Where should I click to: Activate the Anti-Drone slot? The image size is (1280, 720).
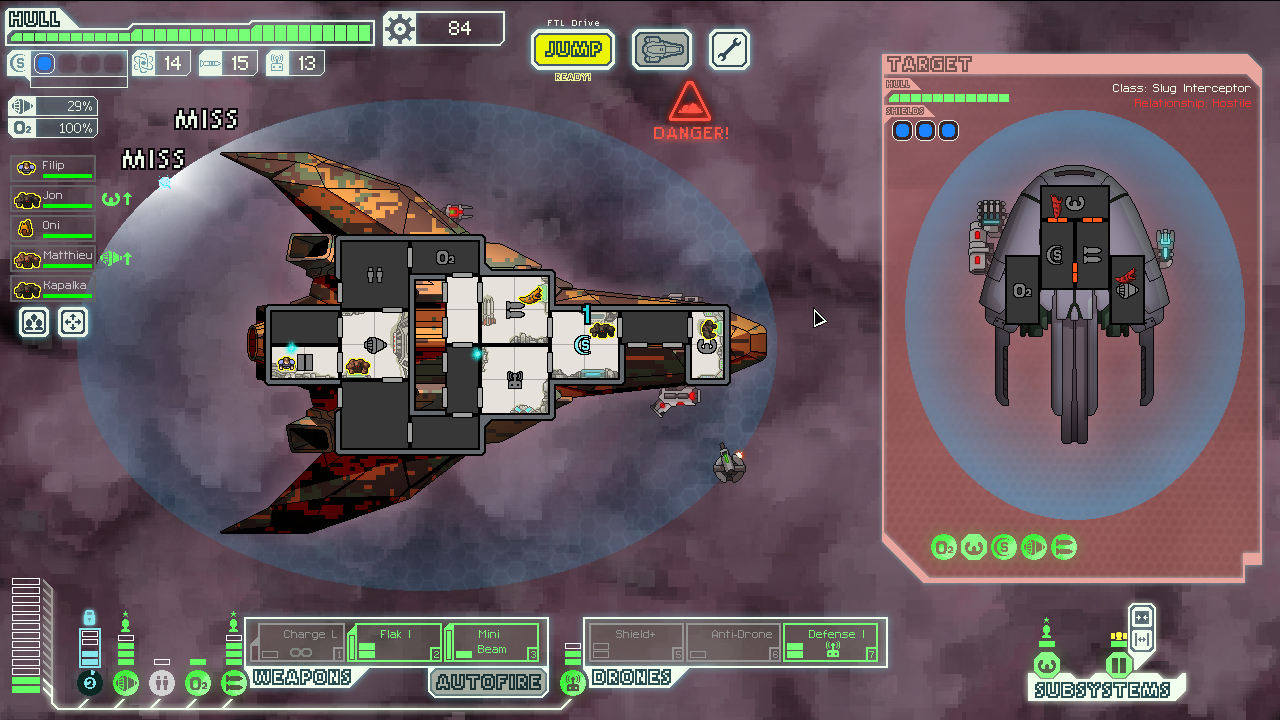(732, 642)
